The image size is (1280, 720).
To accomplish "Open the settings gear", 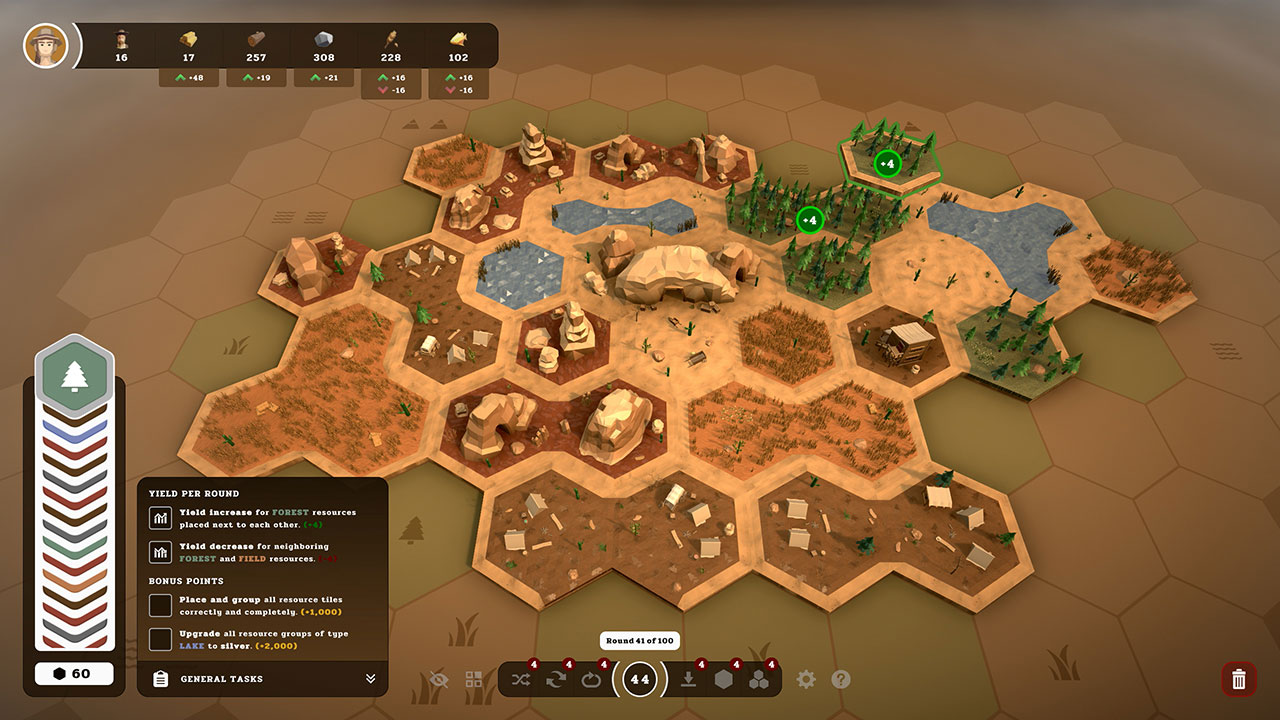I will coord(805,679).
